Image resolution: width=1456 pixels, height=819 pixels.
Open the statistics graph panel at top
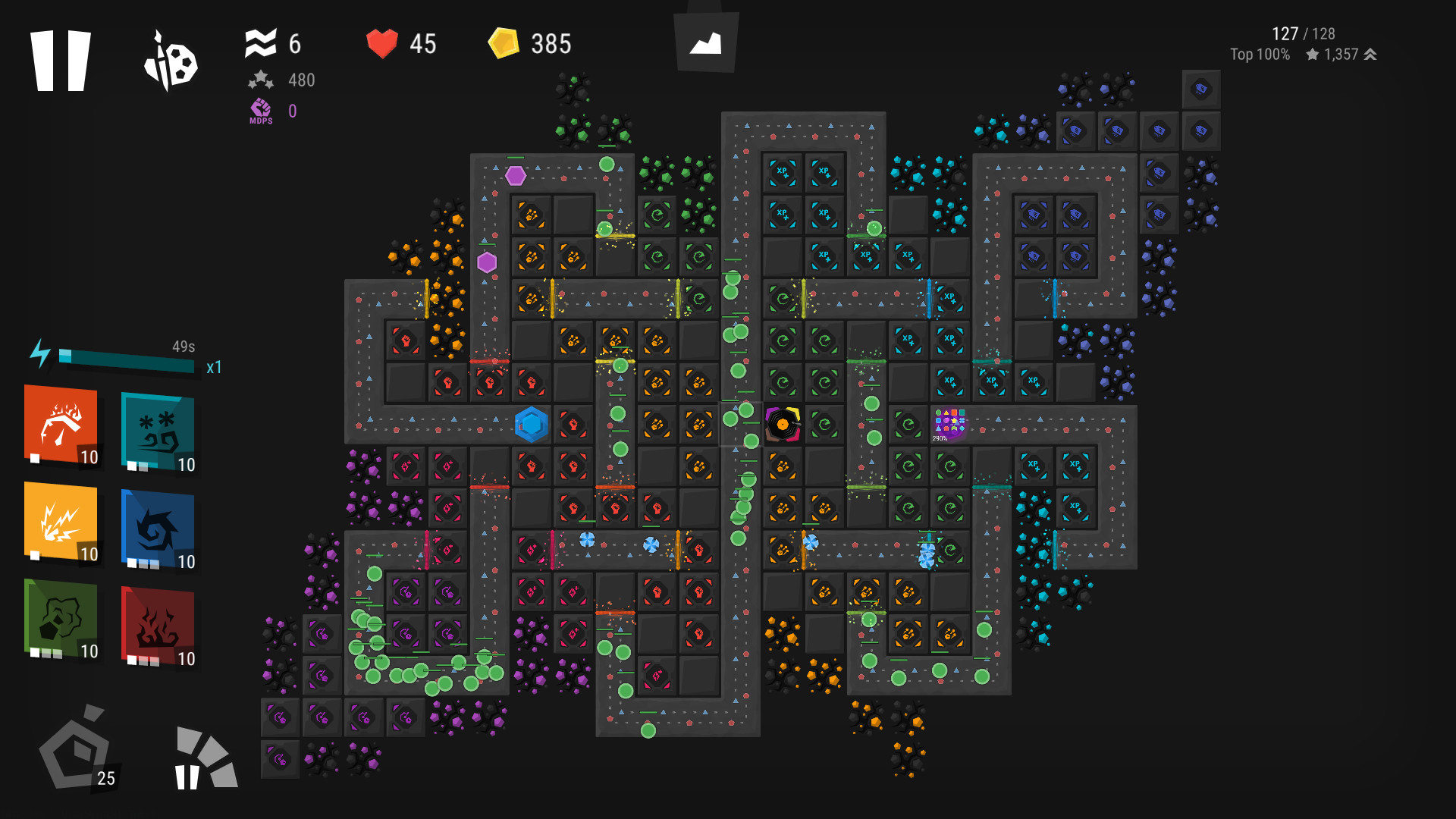coord(705,42)
